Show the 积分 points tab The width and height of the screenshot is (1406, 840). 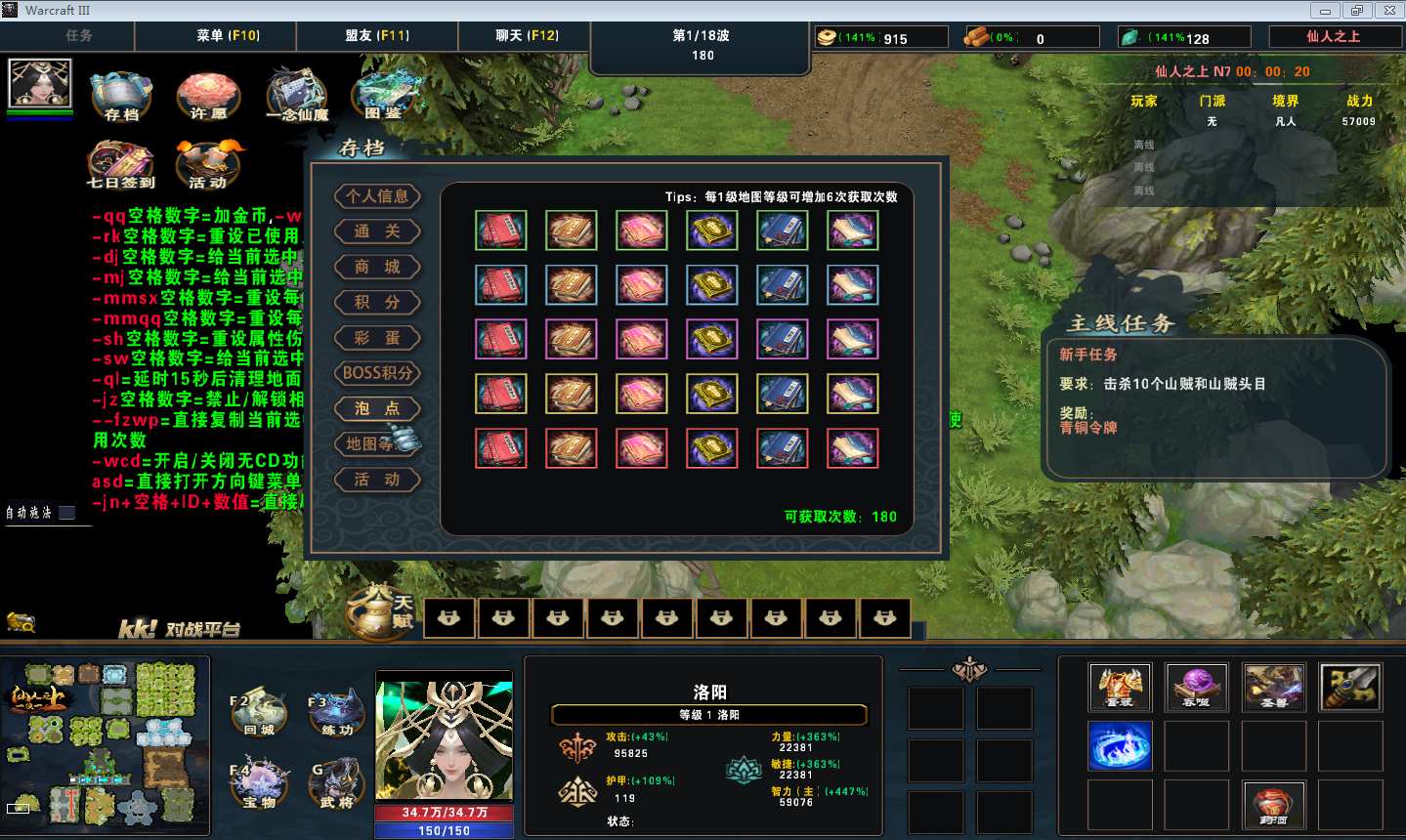(377, 303)
